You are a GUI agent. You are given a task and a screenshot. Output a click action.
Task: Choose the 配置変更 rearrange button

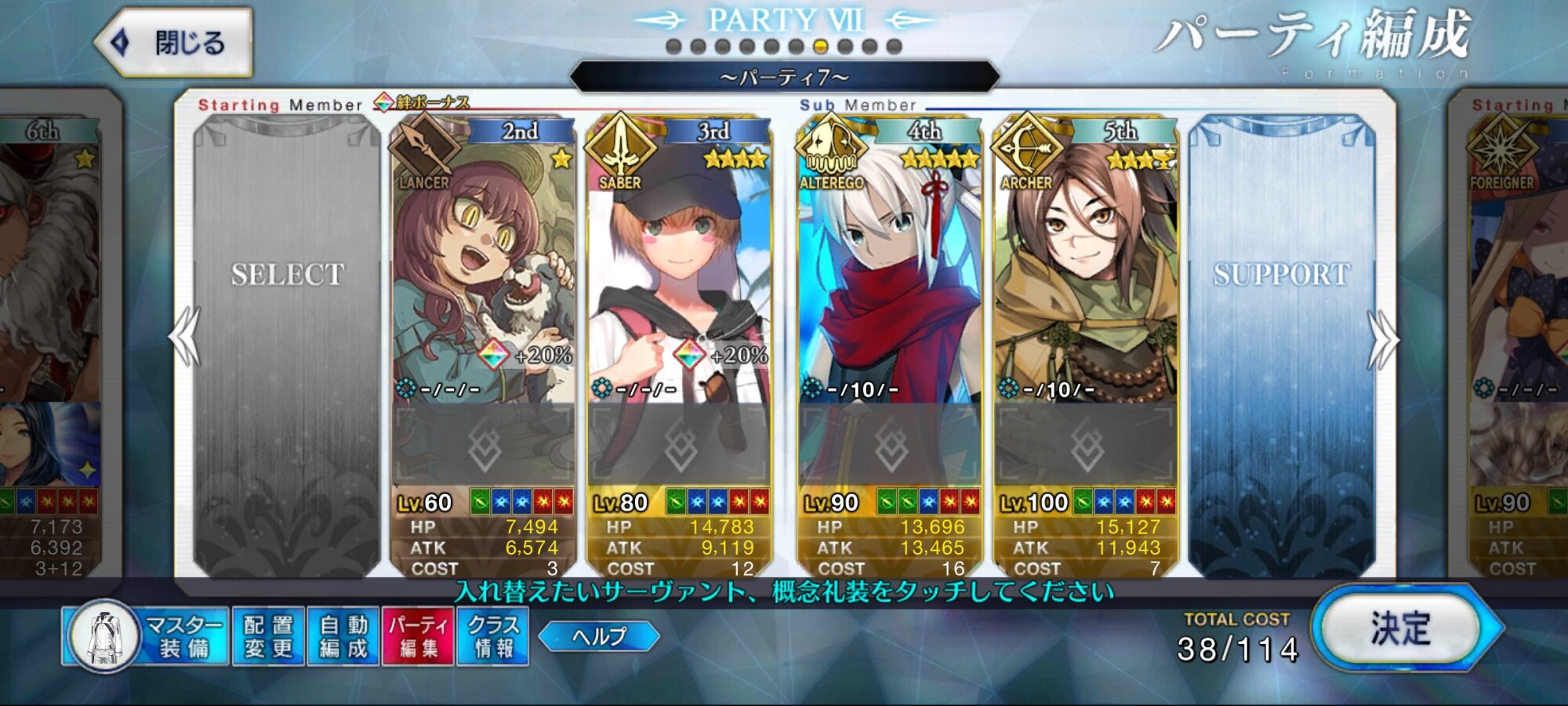tap(268, 636)
